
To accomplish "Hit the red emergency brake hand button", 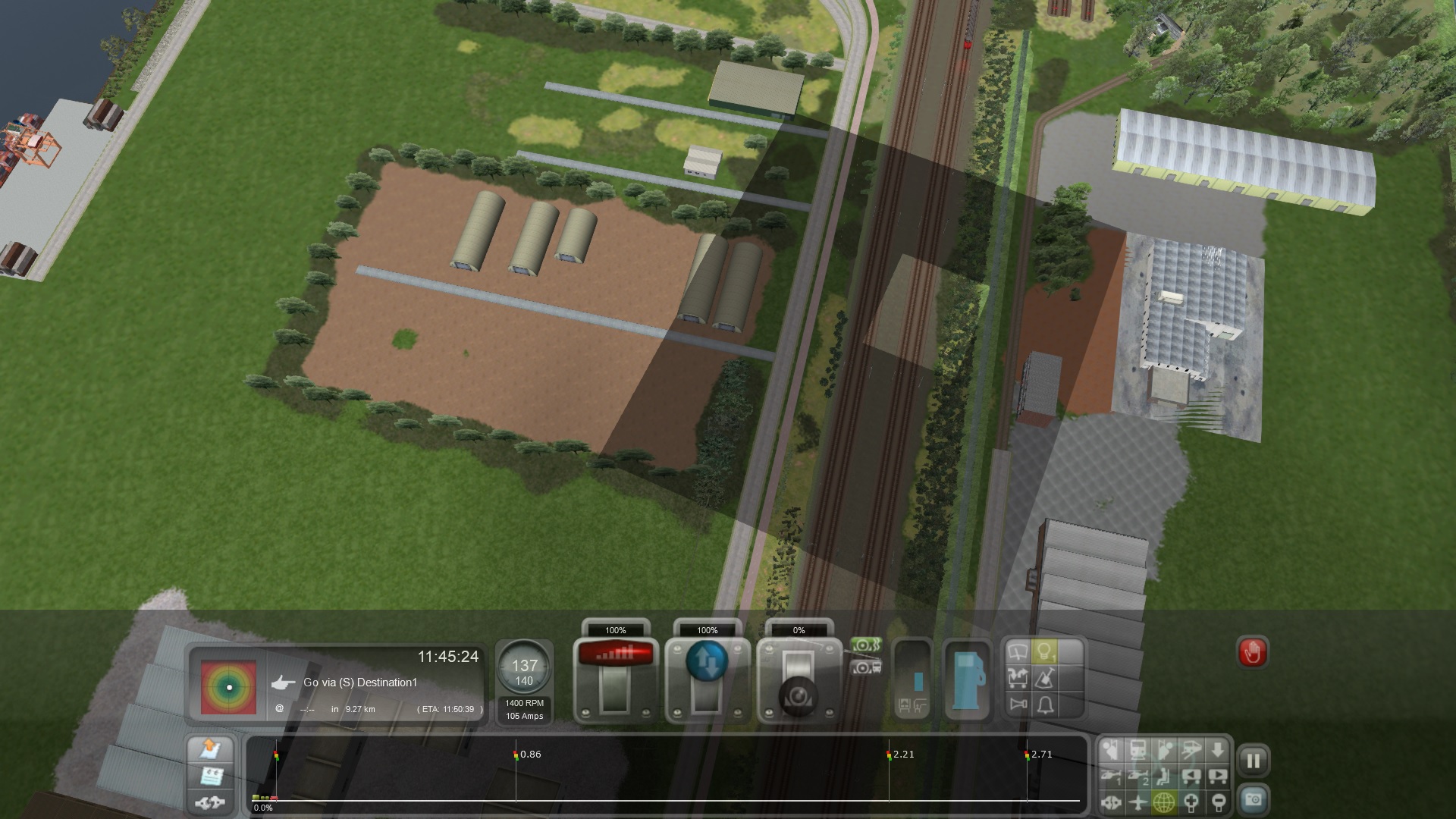I will [x=1252, y=652].
